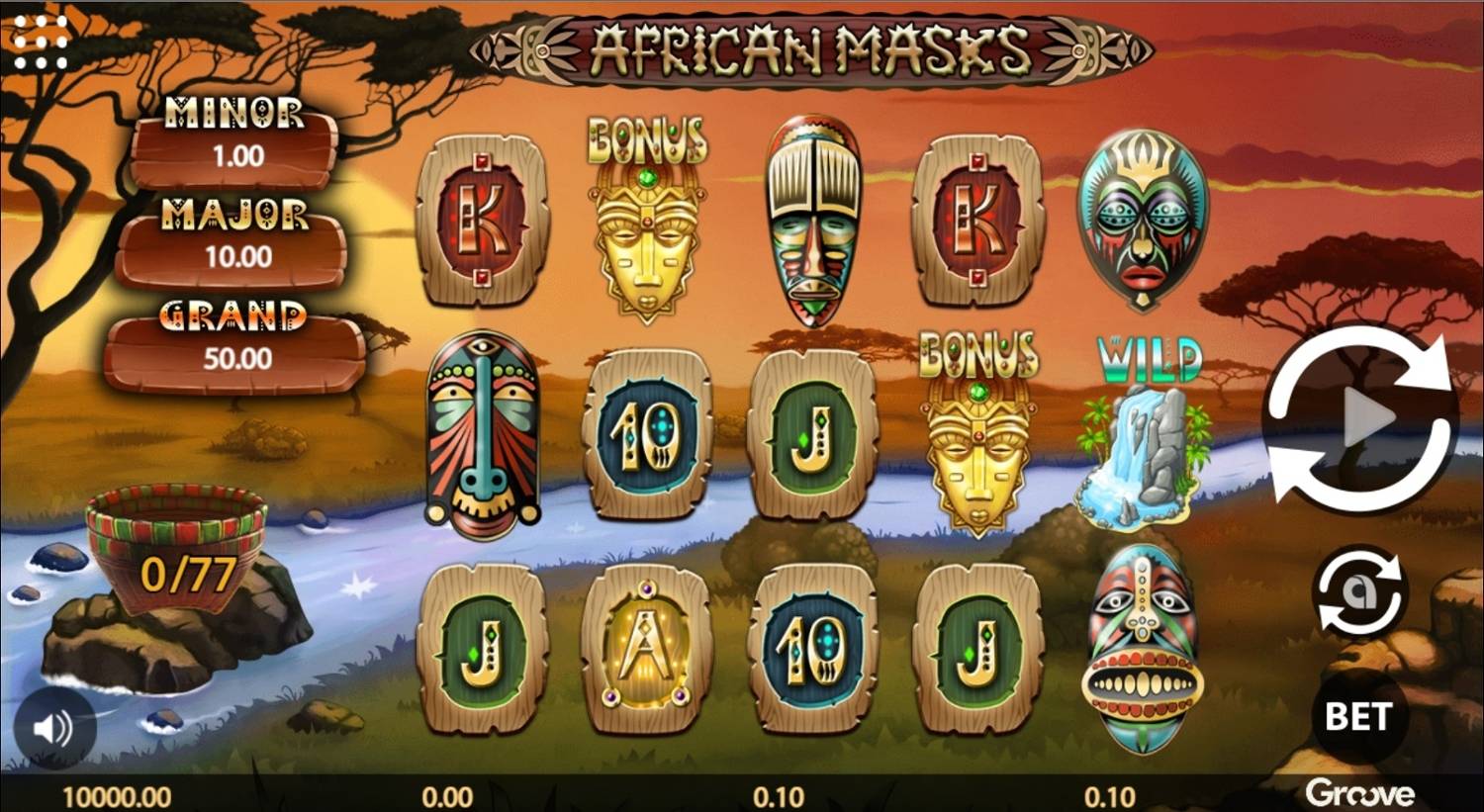Viewport: 1484px width, 812px height.
Task: Open the game menu via the dots icon
Action: click(x=42, y=42)
